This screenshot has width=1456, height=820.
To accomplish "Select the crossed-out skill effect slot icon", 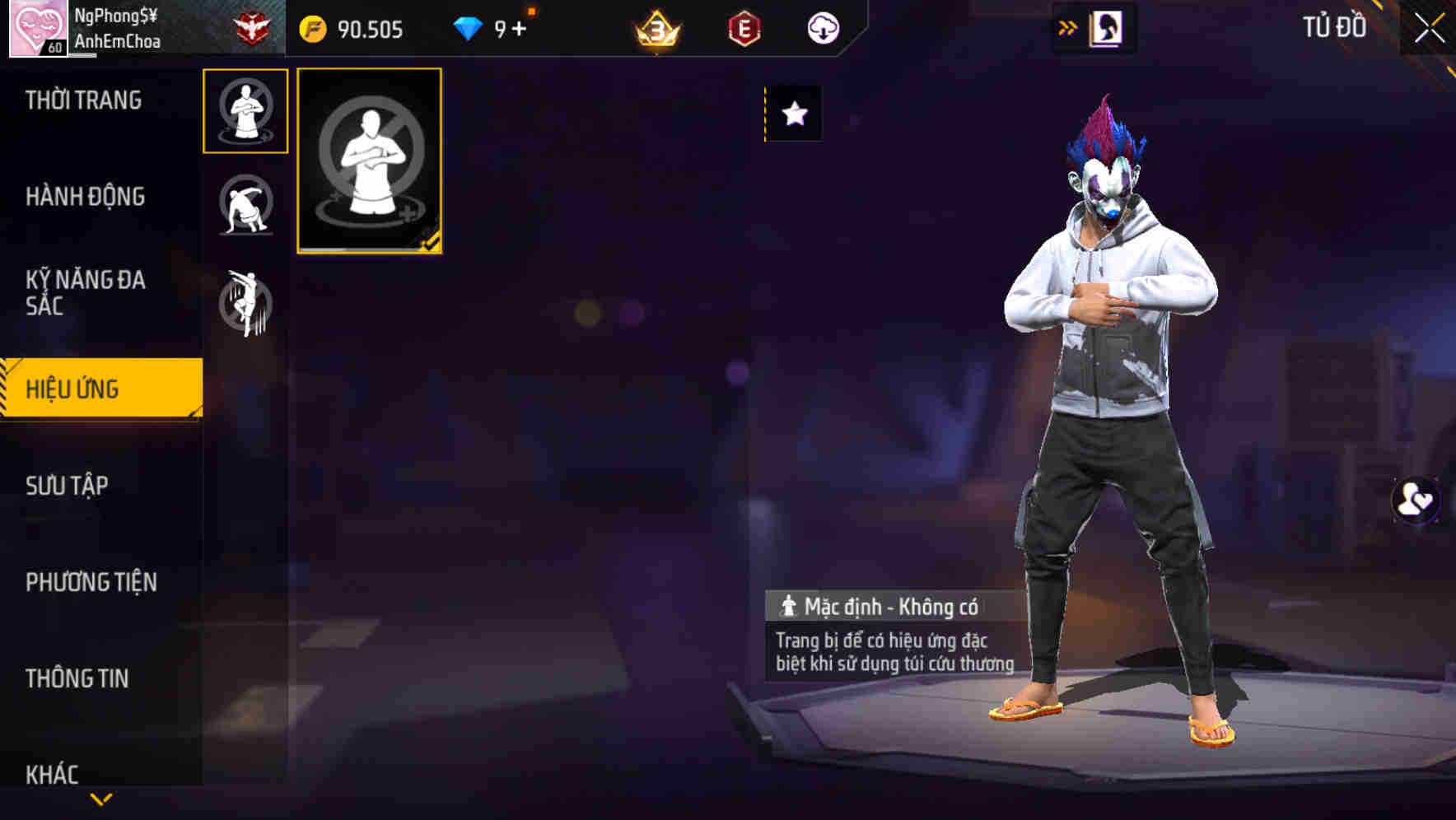I will point(245,302).
